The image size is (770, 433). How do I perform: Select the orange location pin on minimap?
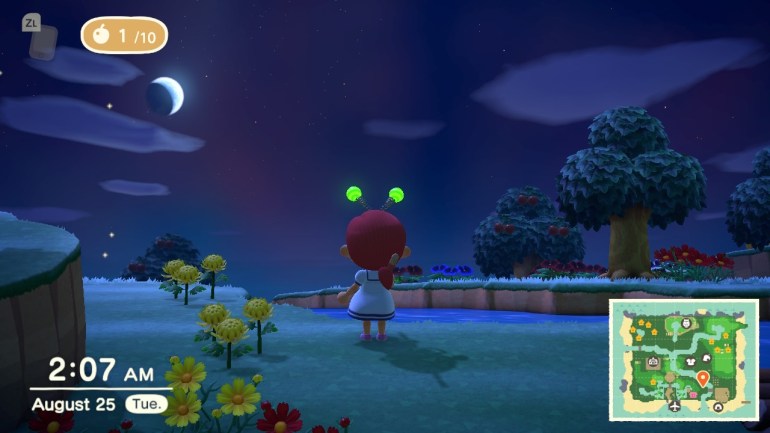point(703,378)
